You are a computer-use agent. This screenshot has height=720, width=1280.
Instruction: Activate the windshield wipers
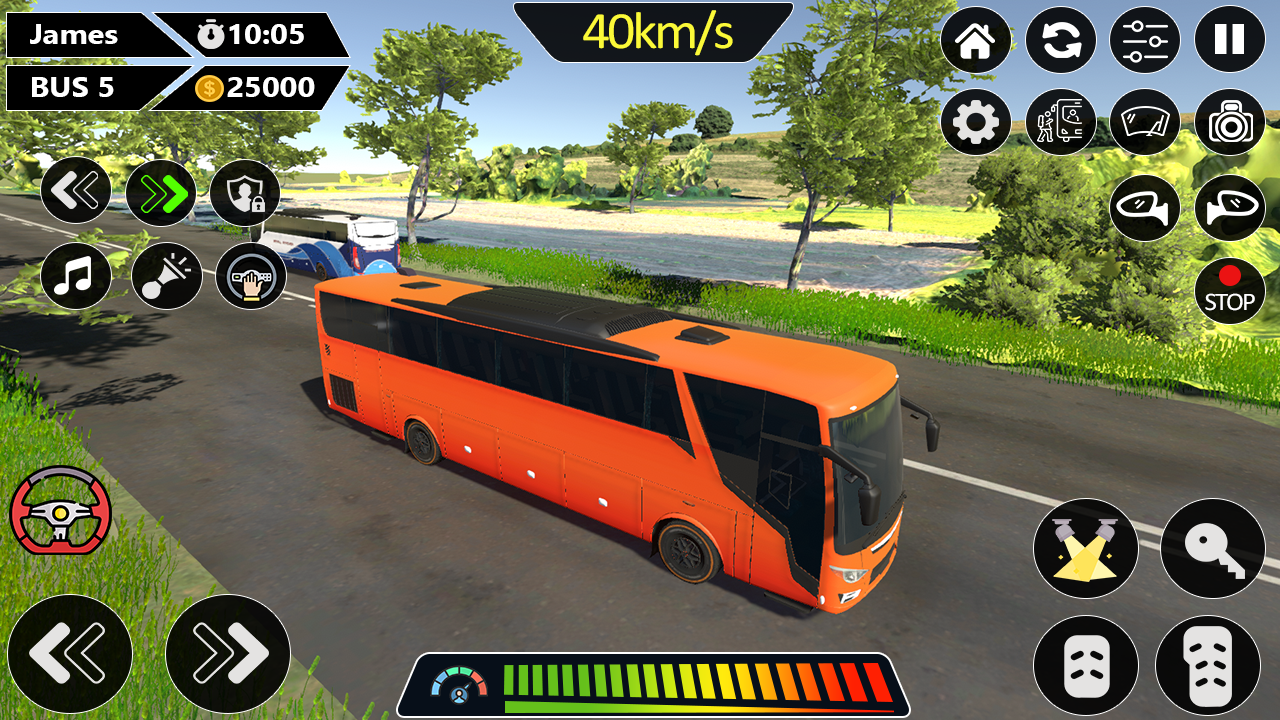point(1147,121)
